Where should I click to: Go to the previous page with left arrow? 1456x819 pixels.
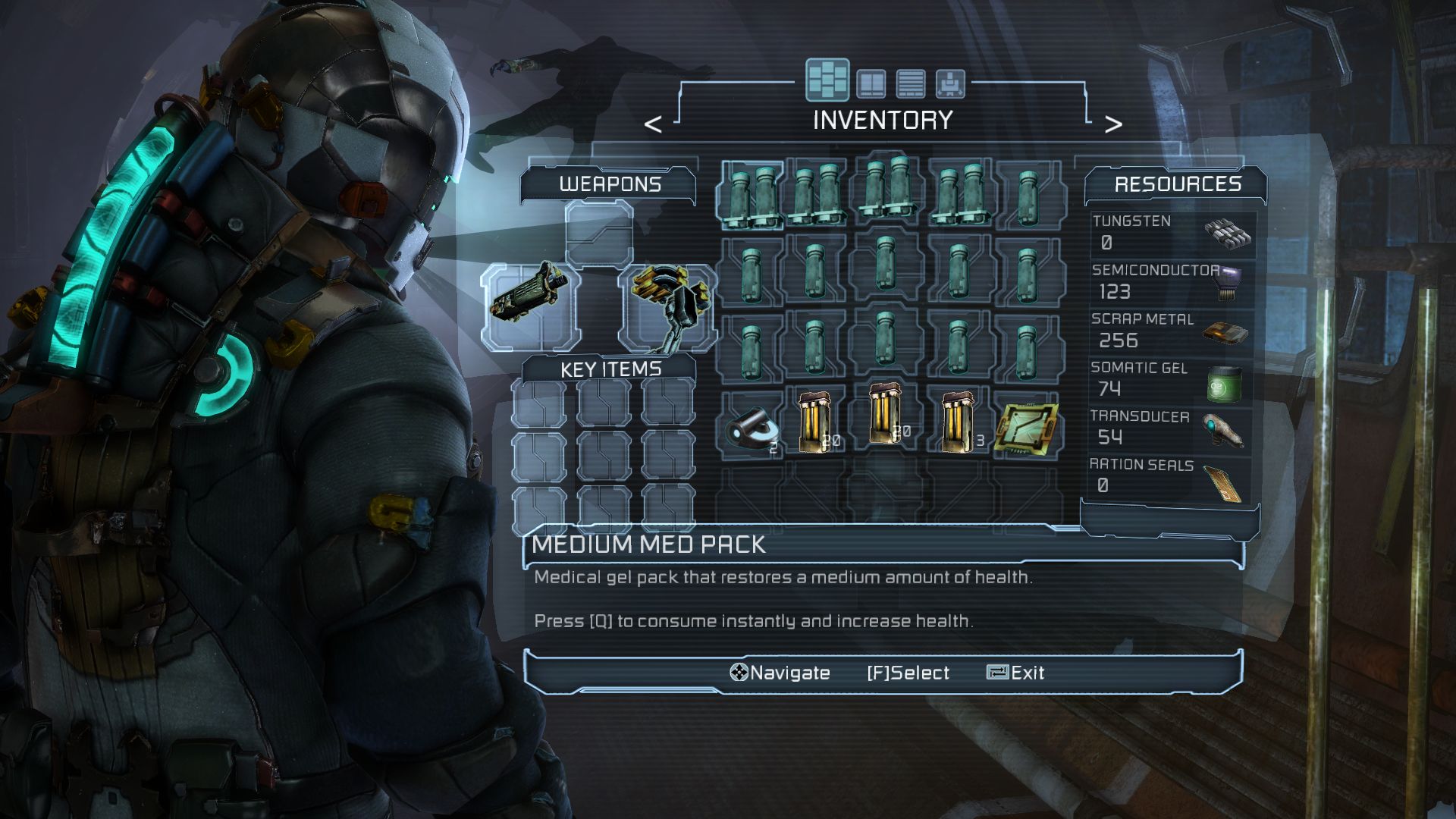(x=653, y=124)
